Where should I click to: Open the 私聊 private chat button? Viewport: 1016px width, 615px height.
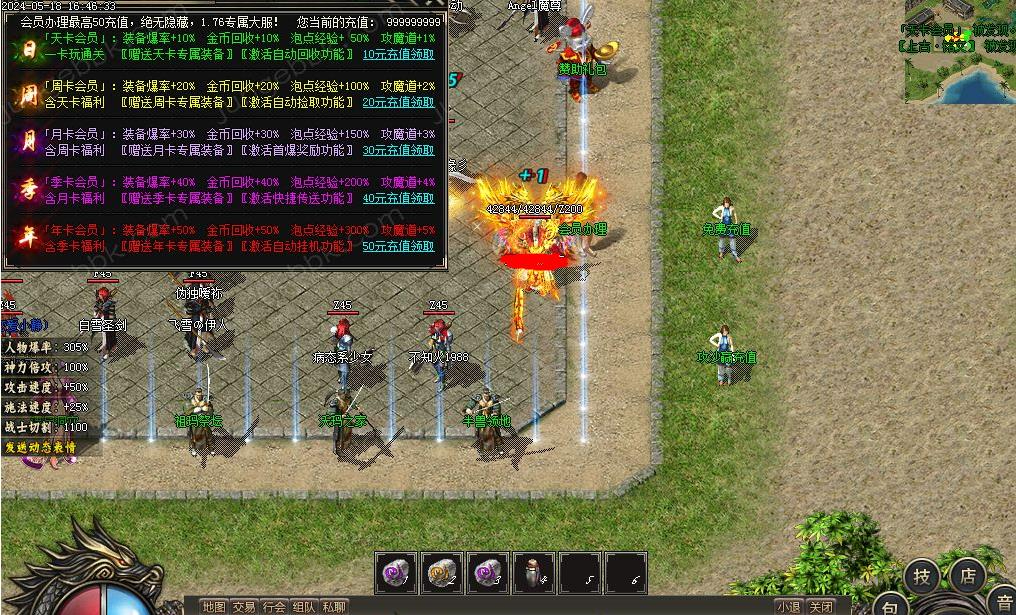(334, 606)
